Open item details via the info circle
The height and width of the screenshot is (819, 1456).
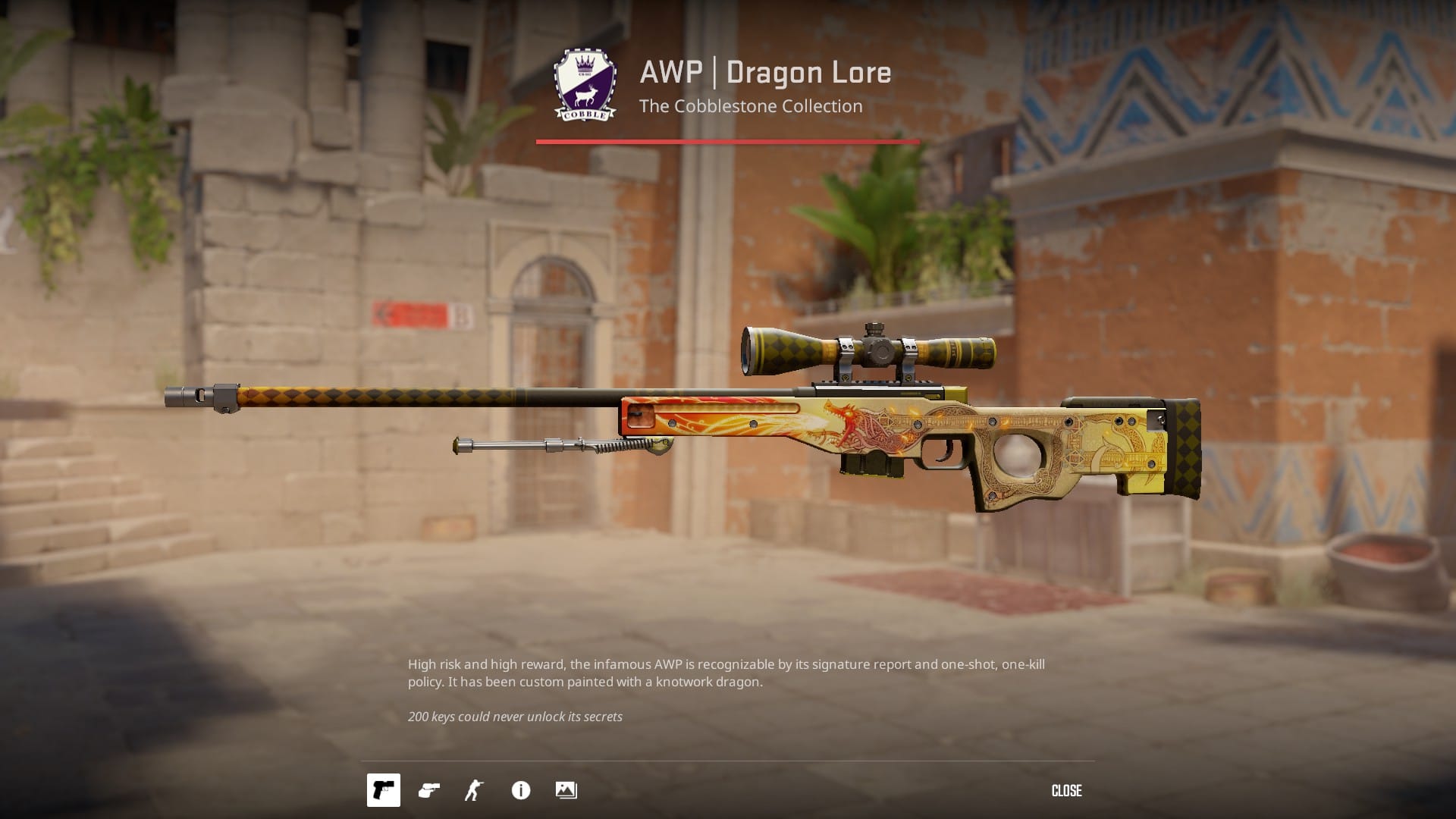click(519, 790)
